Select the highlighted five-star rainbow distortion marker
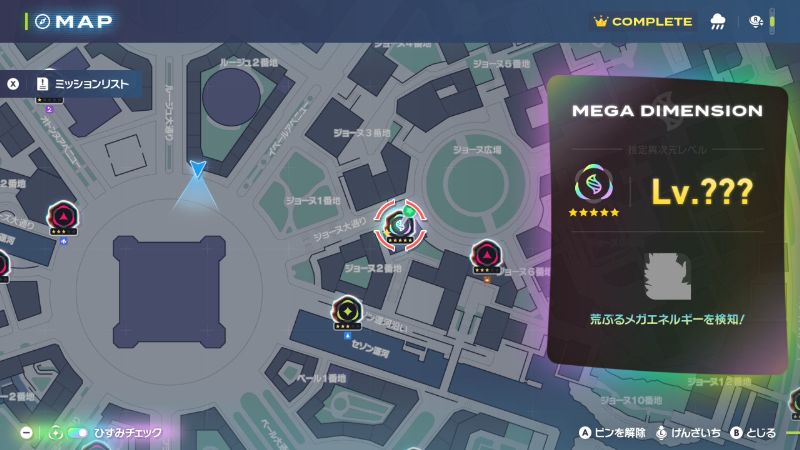Viewport: 800px width, 450px height. click(400, 226)
